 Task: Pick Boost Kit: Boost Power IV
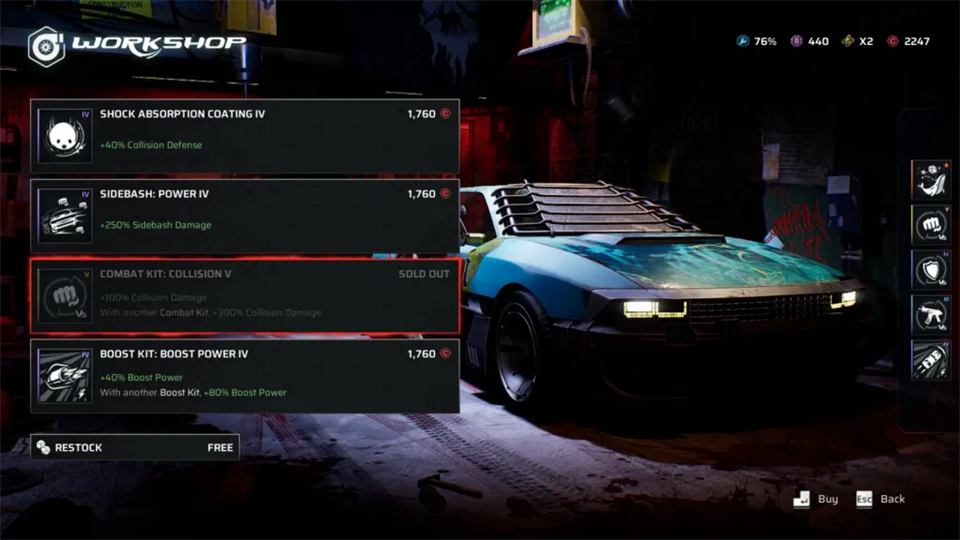[245, 375]
